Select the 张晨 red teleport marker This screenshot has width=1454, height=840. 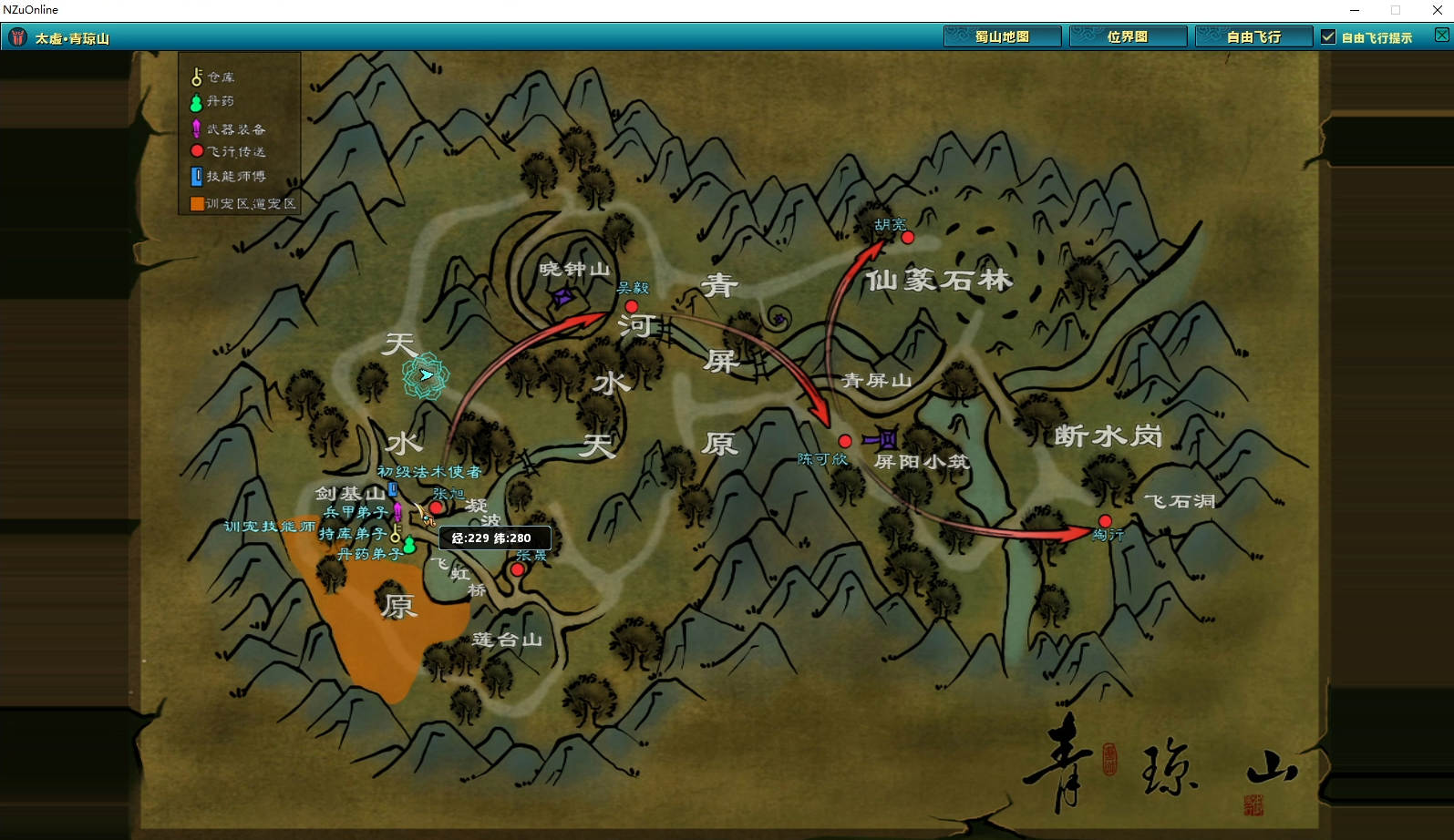(517, 569)
